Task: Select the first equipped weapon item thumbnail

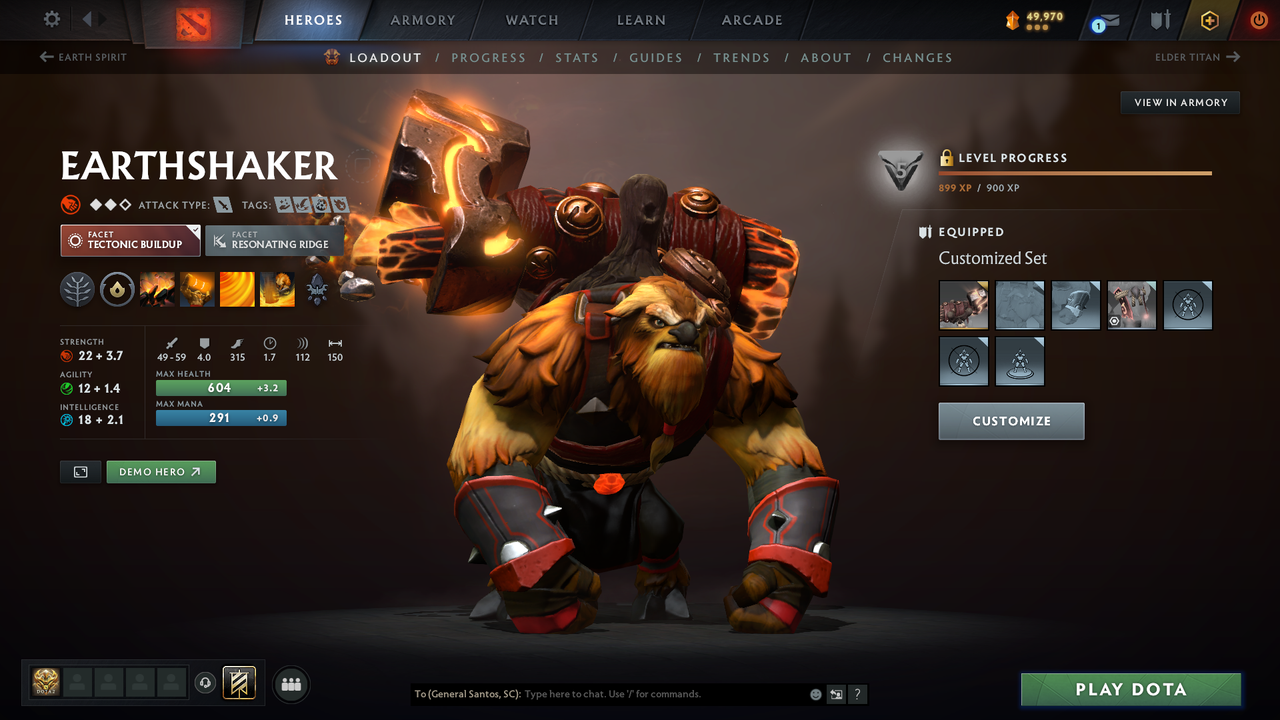Action: [x=963, y=305]
